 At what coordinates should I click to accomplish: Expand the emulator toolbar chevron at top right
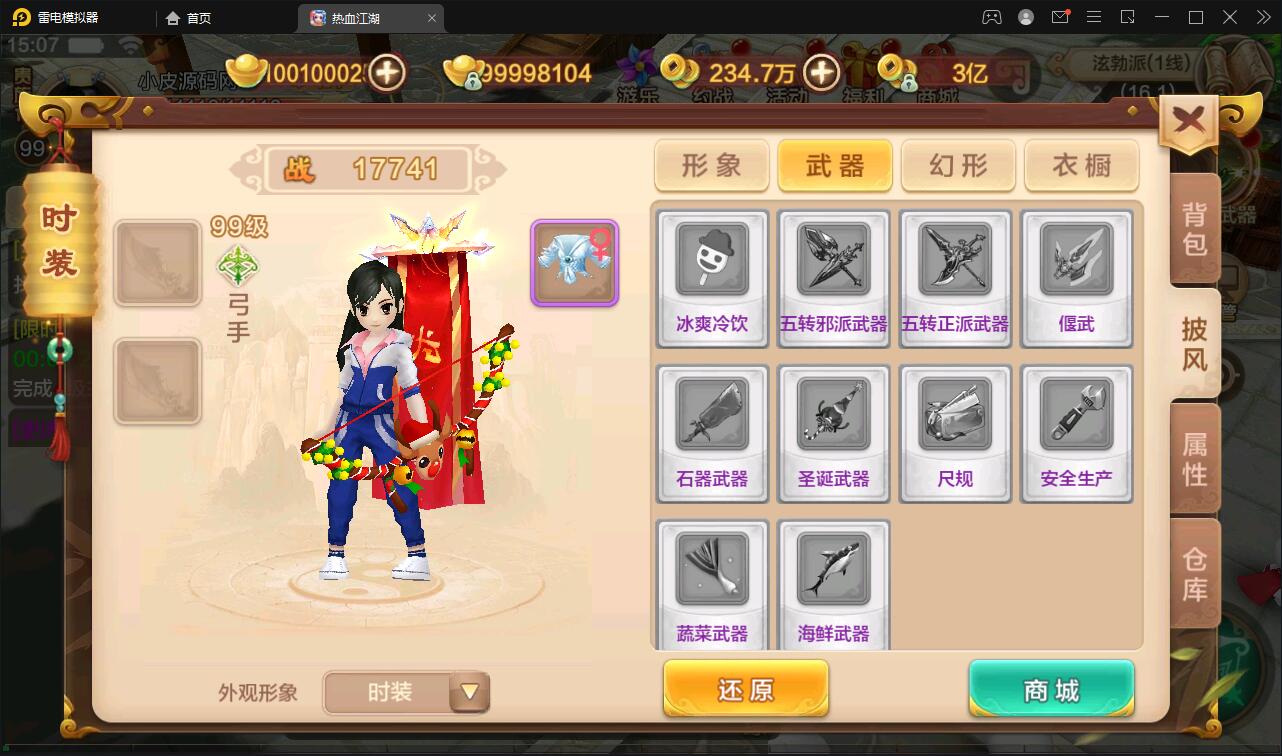[1262, 17]
